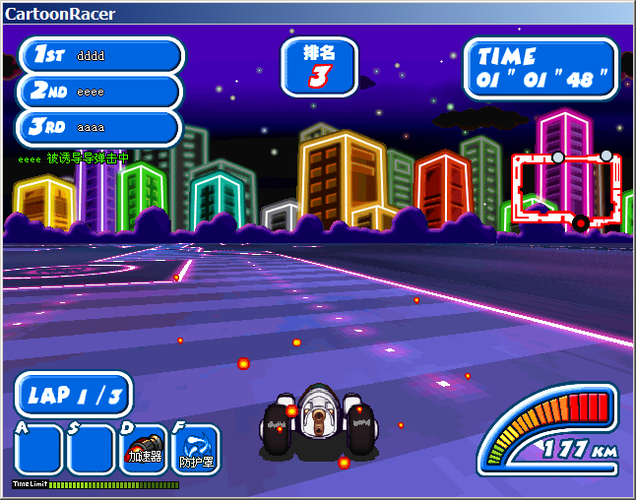Click the CartoonRacer window title bar
Image resolution: width=636 pixels, height=500 pixels.
click(318, 13)
